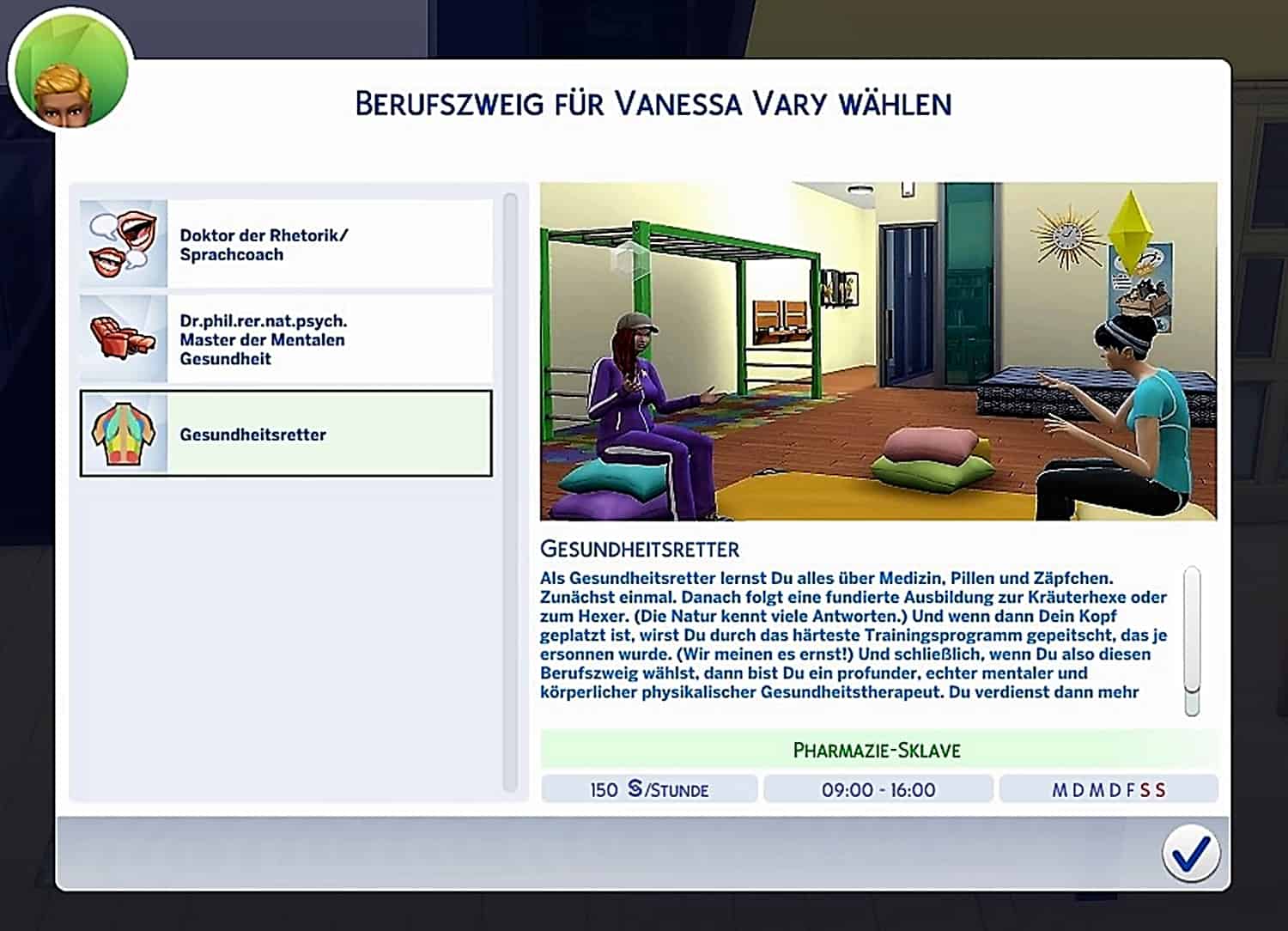Click the career list scrollbar

pos(510,490)
